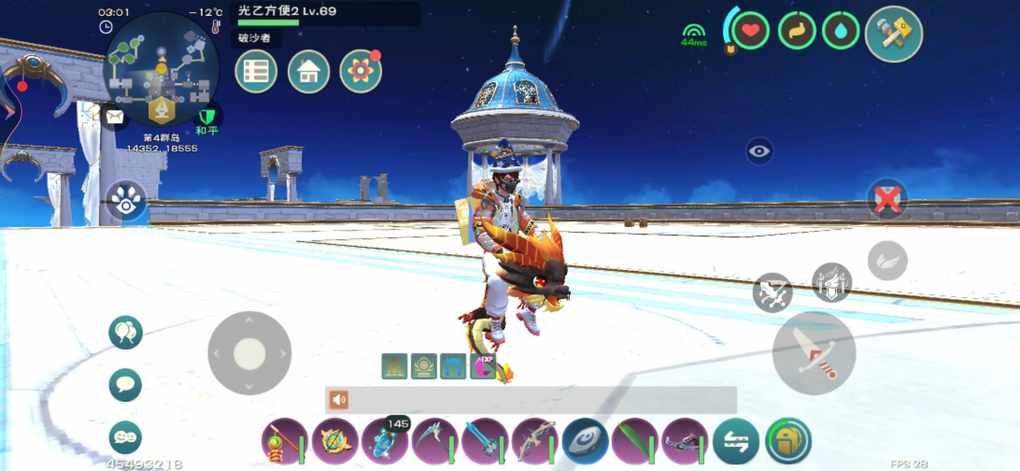Open the speech bubble chat
The width and height of the screenshot is (1020, 471).
(x=125, y=384)
